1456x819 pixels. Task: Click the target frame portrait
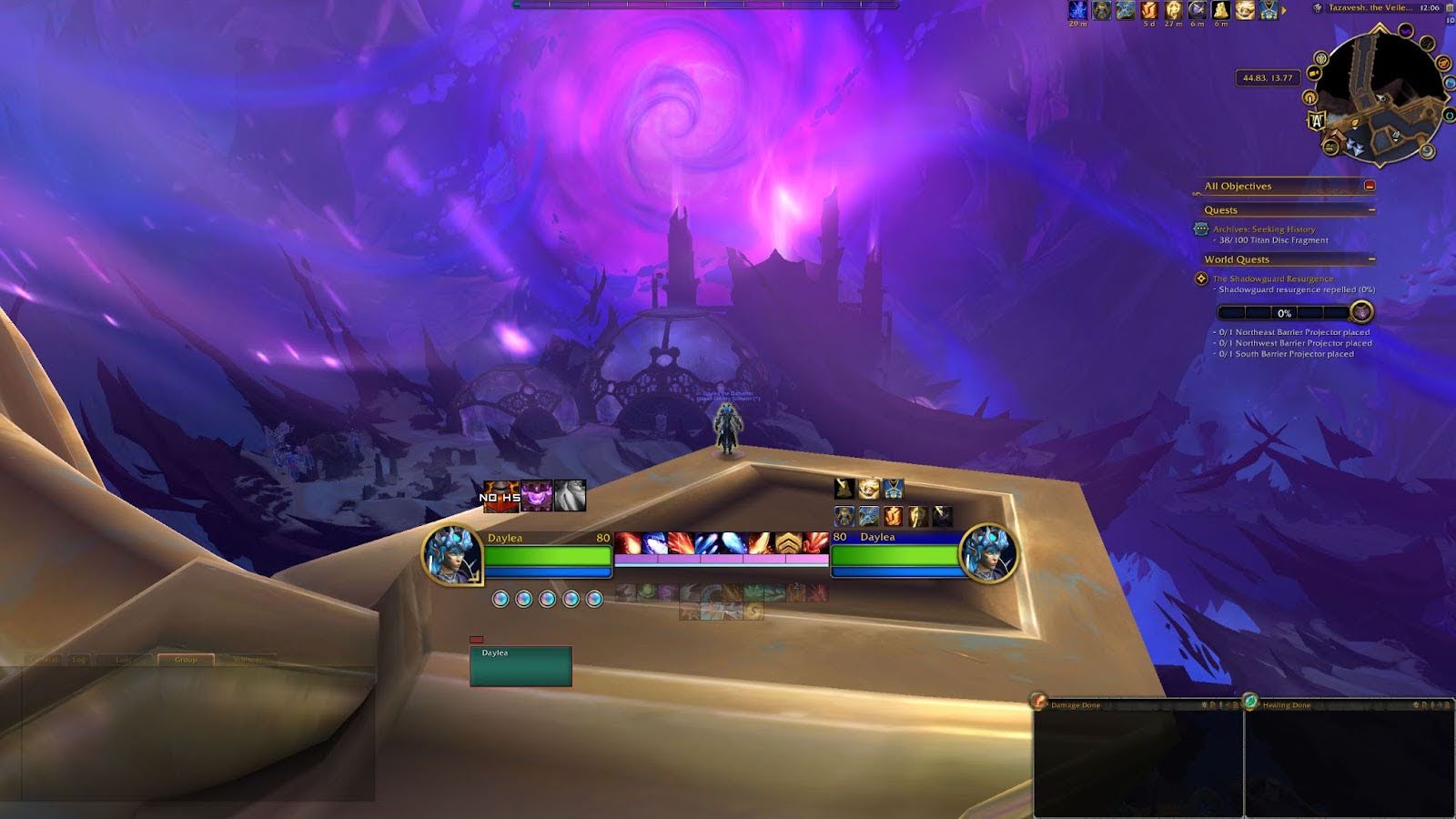[988, 553]
